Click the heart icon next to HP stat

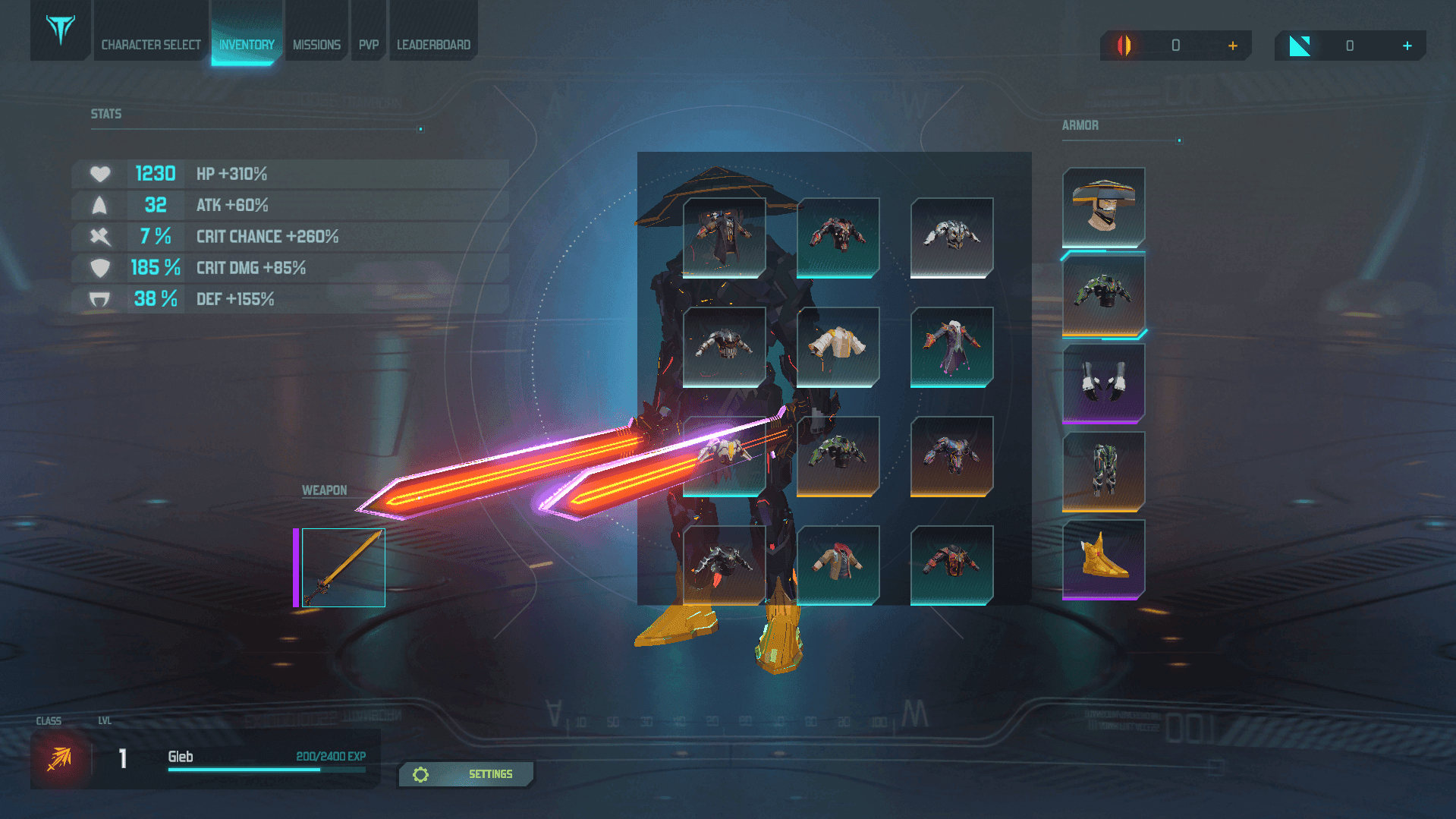click(99, 174)
